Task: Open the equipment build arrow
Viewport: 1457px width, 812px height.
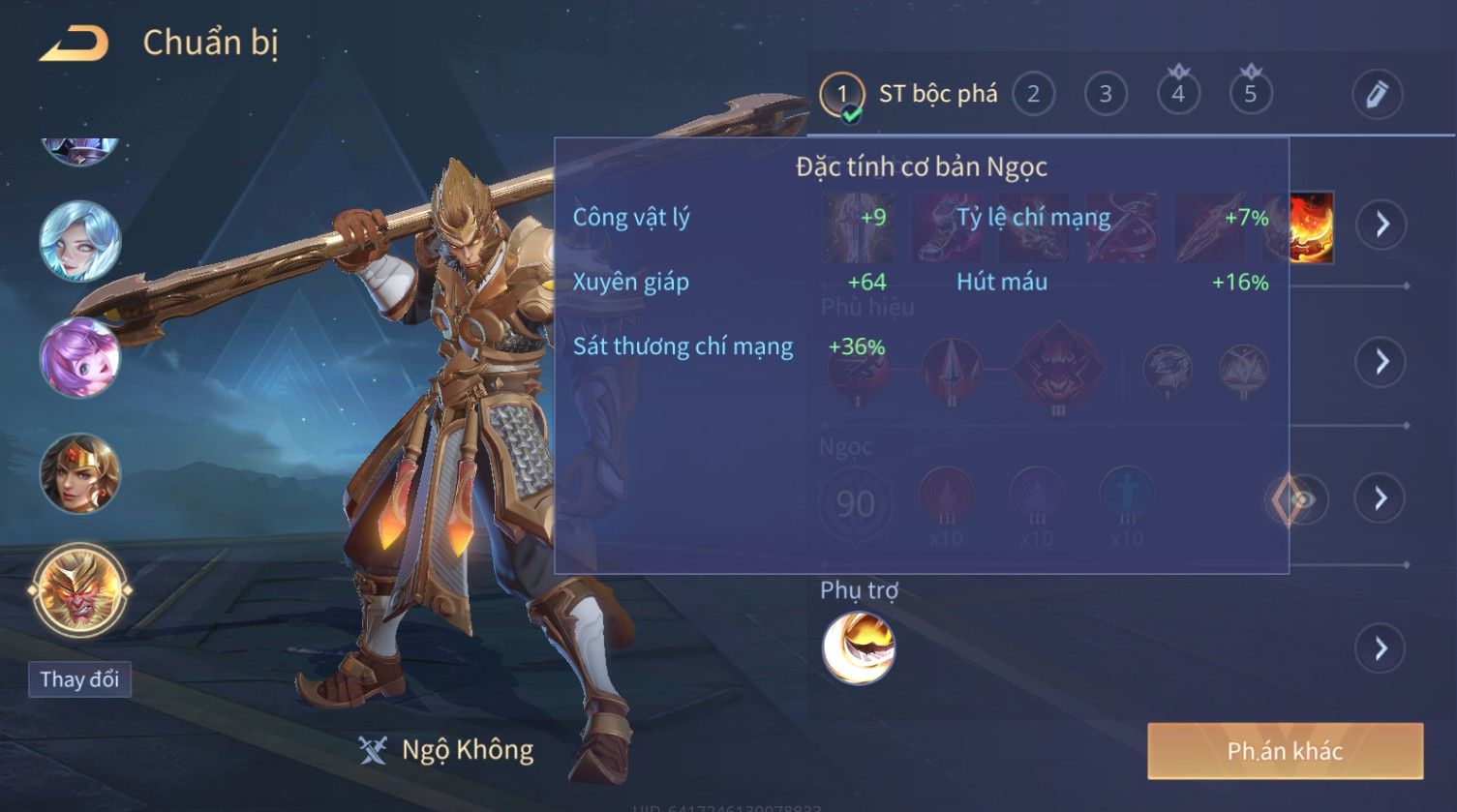Action: [1381, 225]
